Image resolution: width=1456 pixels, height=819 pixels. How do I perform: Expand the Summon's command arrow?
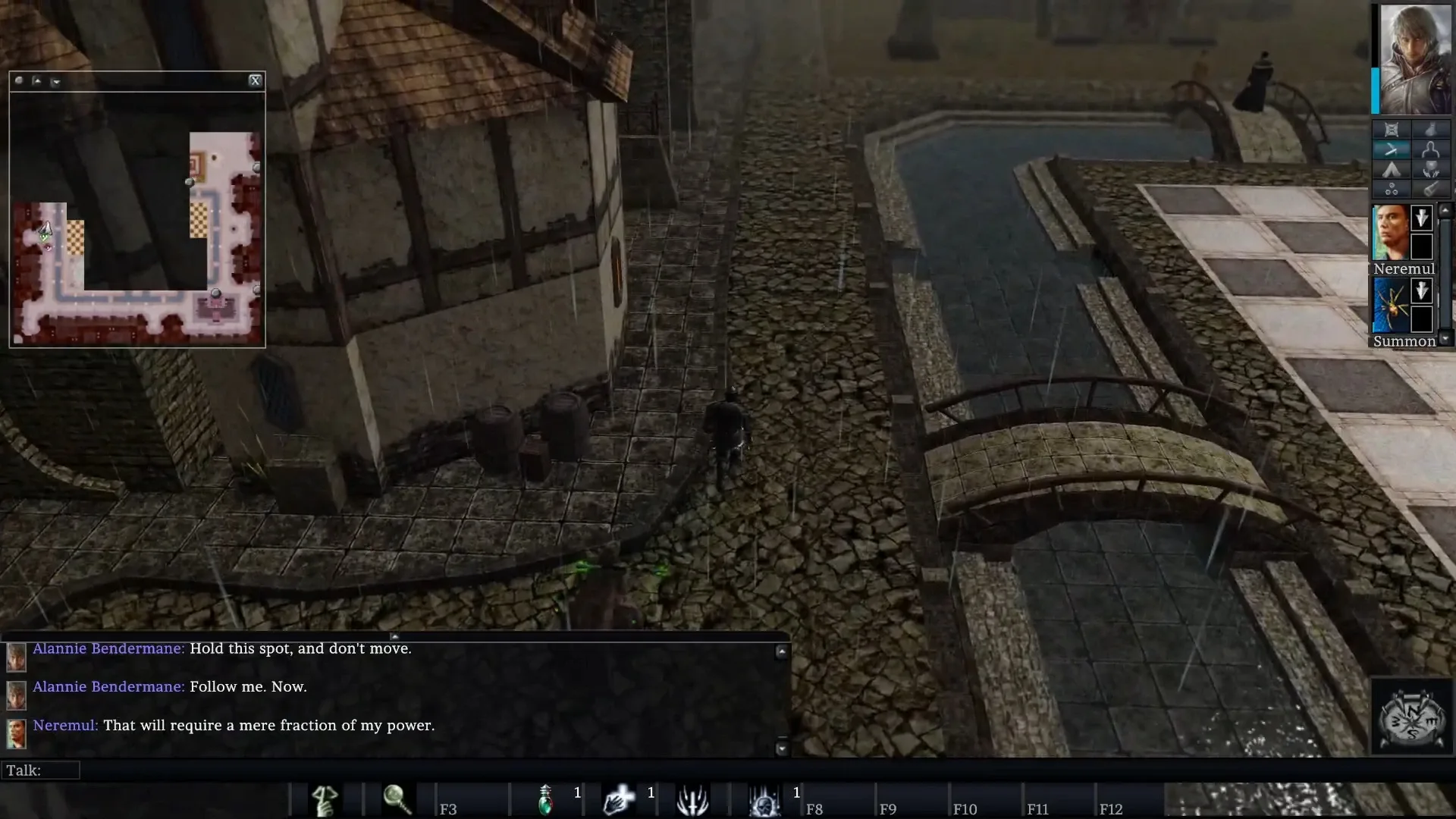(x=1422, y=290)
